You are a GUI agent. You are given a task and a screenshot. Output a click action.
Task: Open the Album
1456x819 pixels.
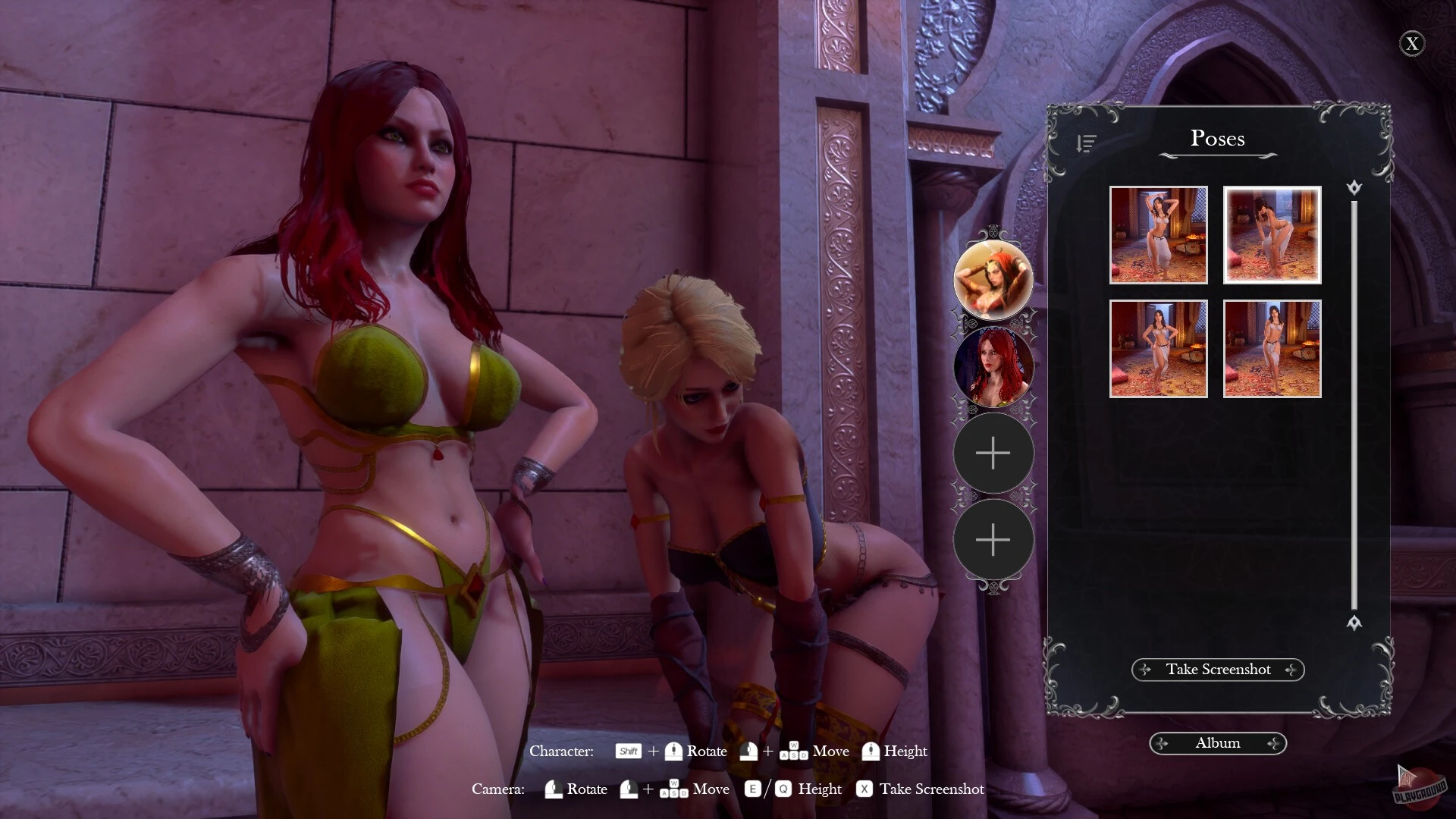pyautogui.click(x=1217, y=743)
